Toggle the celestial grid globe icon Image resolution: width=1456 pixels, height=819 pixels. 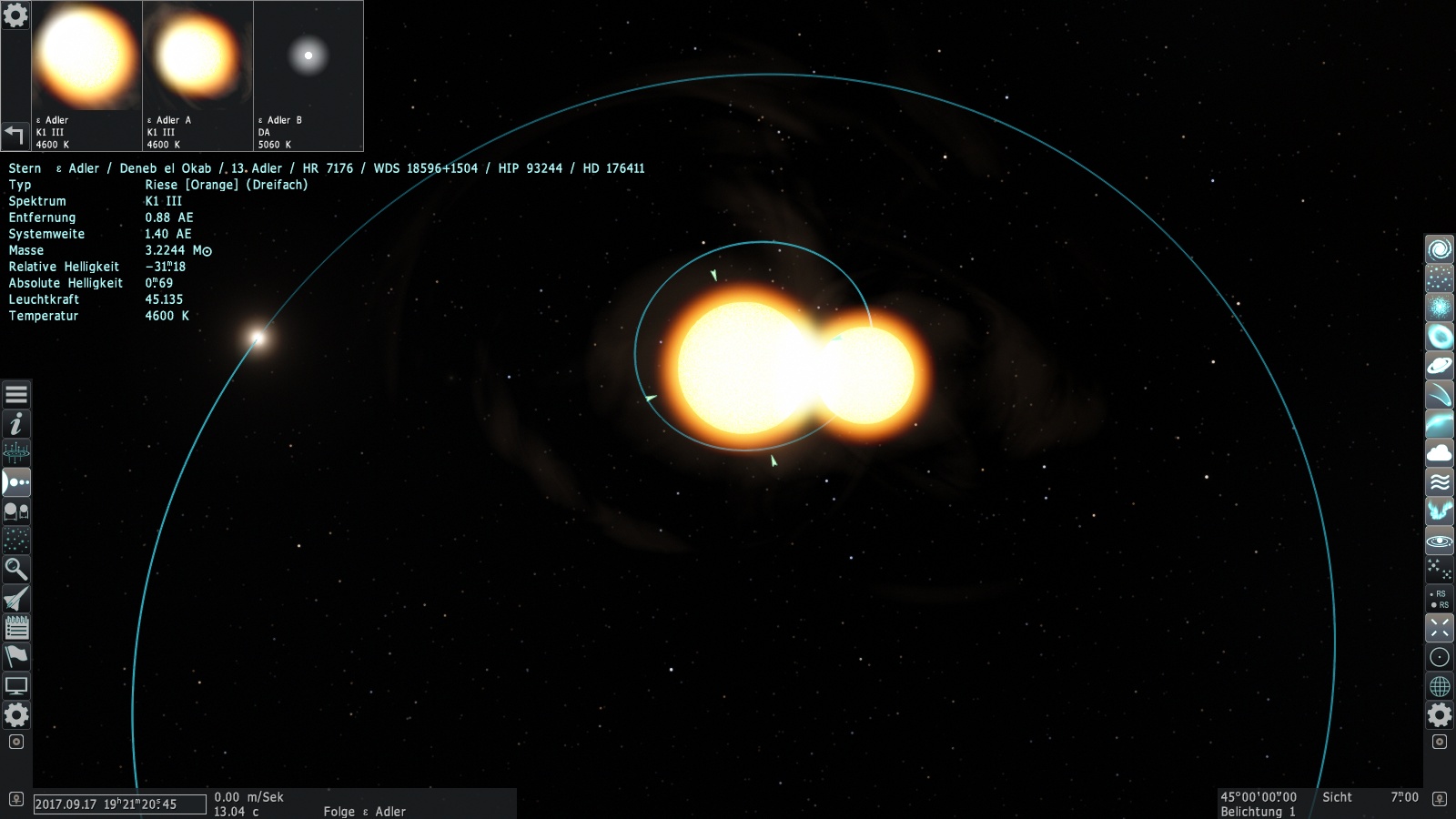[x=1440, y=686]
